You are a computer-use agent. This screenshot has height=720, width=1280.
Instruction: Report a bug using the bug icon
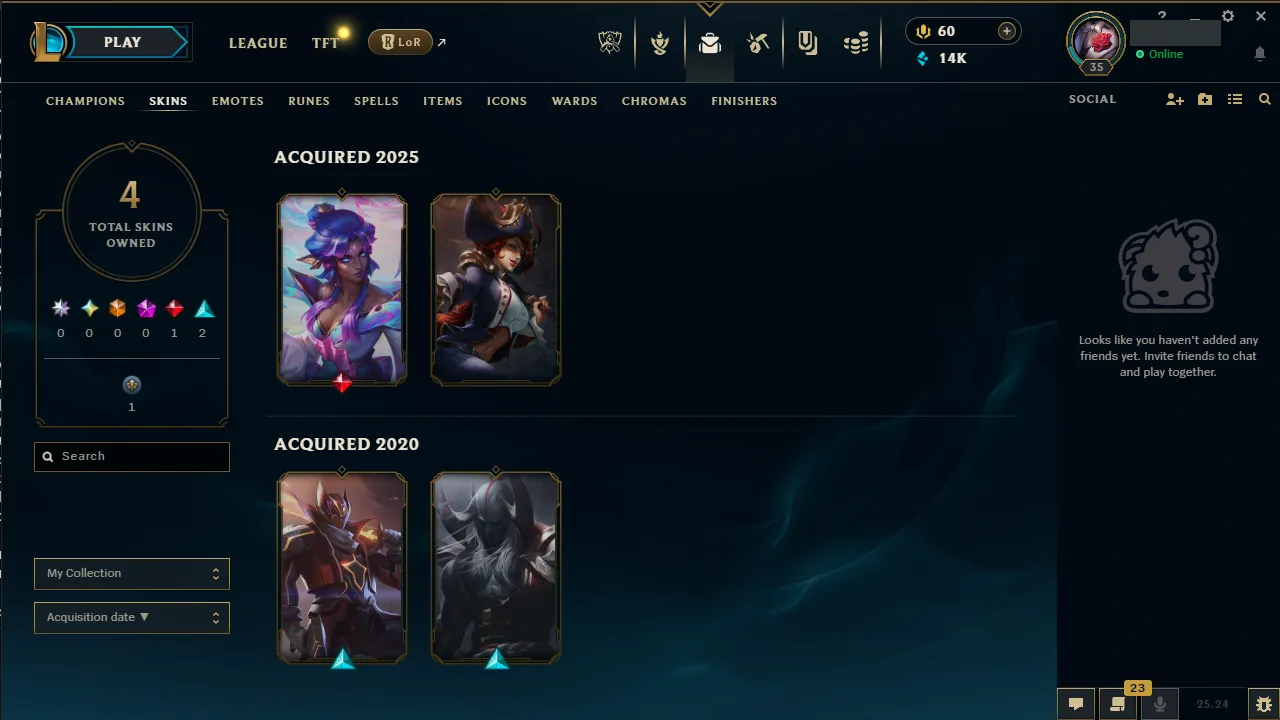click(1263, 703)
